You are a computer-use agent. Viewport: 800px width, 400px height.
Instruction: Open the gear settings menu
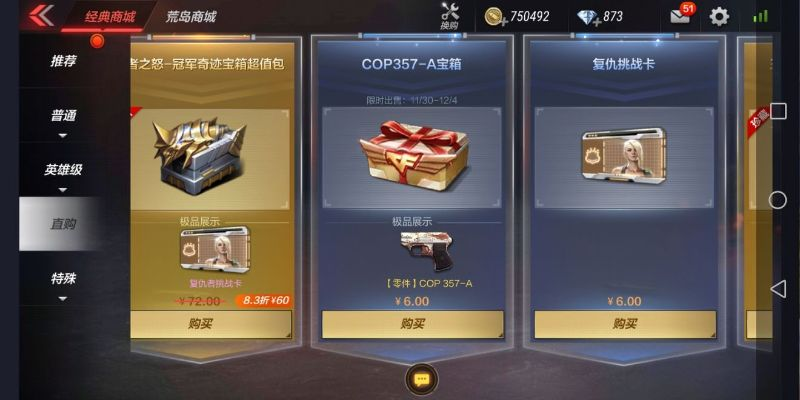click(x=719, y=16)
